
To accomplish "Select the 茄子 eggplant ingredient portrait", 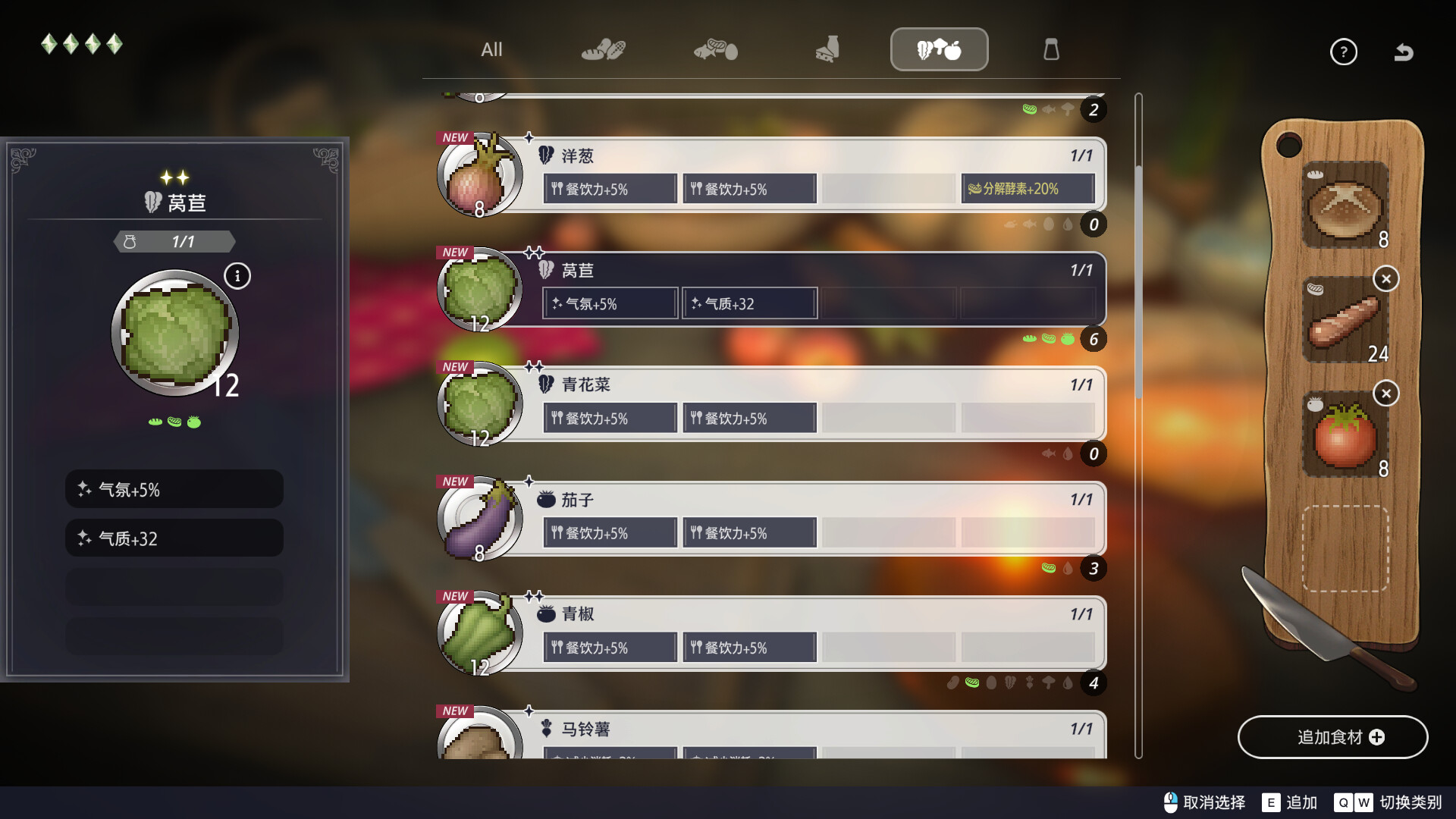I will pos(479,518).
